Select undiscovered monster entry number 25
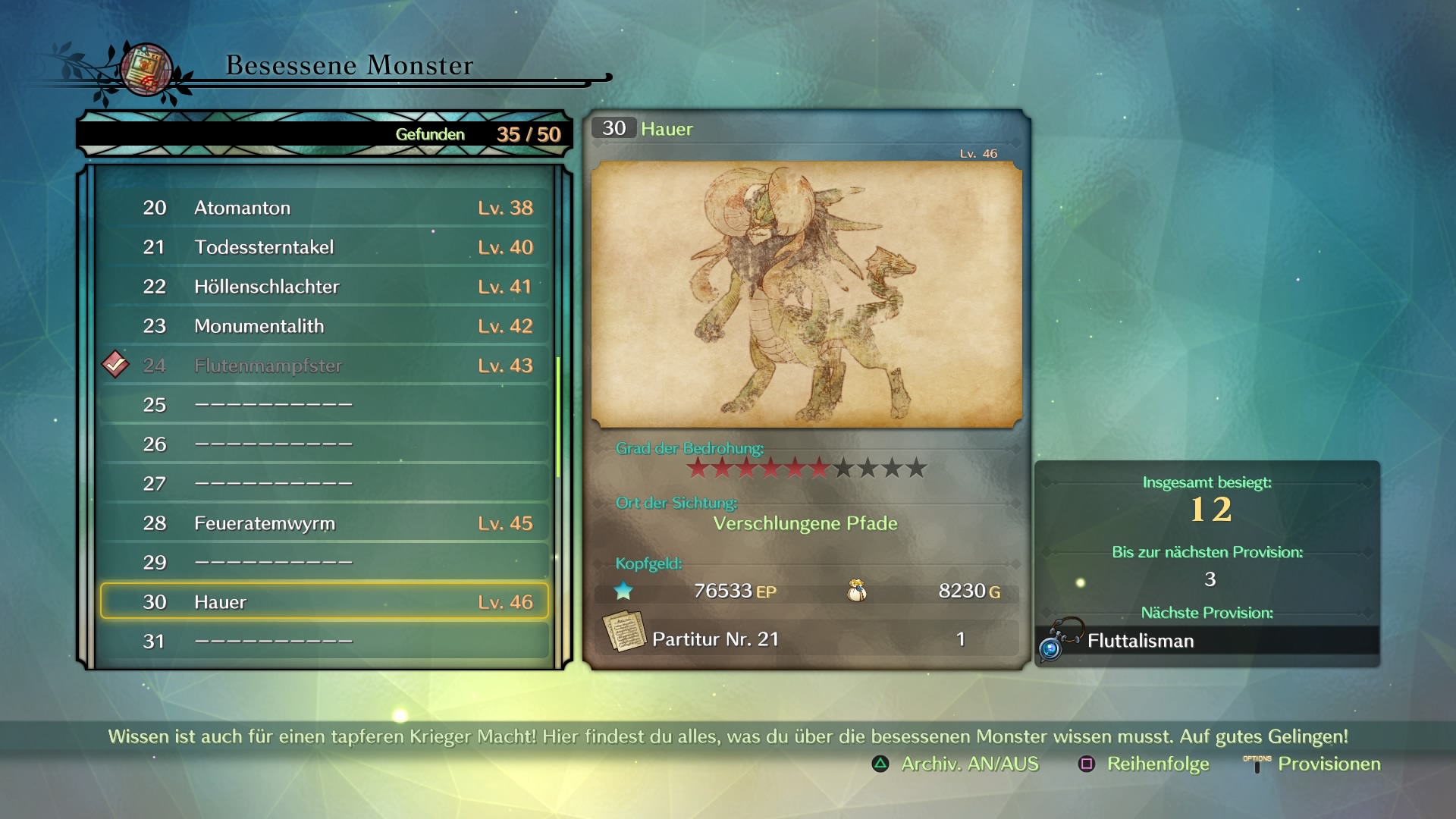The width and height of the screenshot is (1456, 819). pyautogui.click(x=325, y=405)
